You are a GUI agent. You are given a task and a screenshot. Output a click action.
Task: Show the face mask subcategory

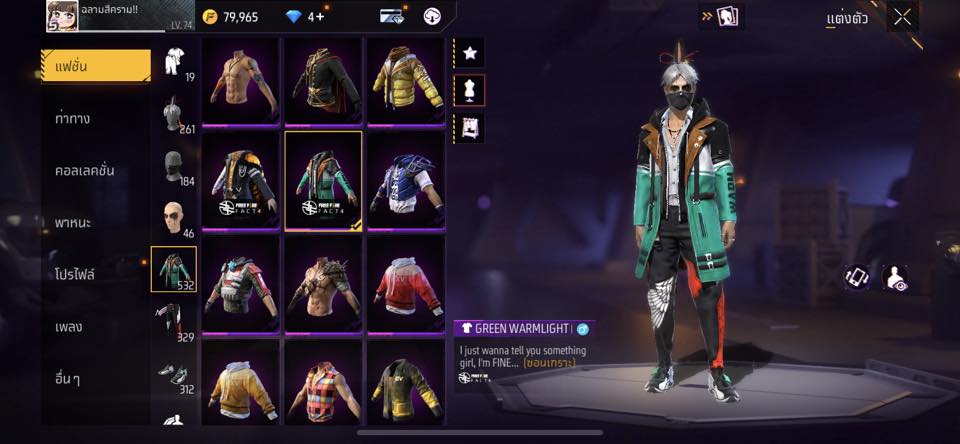(x=174, y=166)
